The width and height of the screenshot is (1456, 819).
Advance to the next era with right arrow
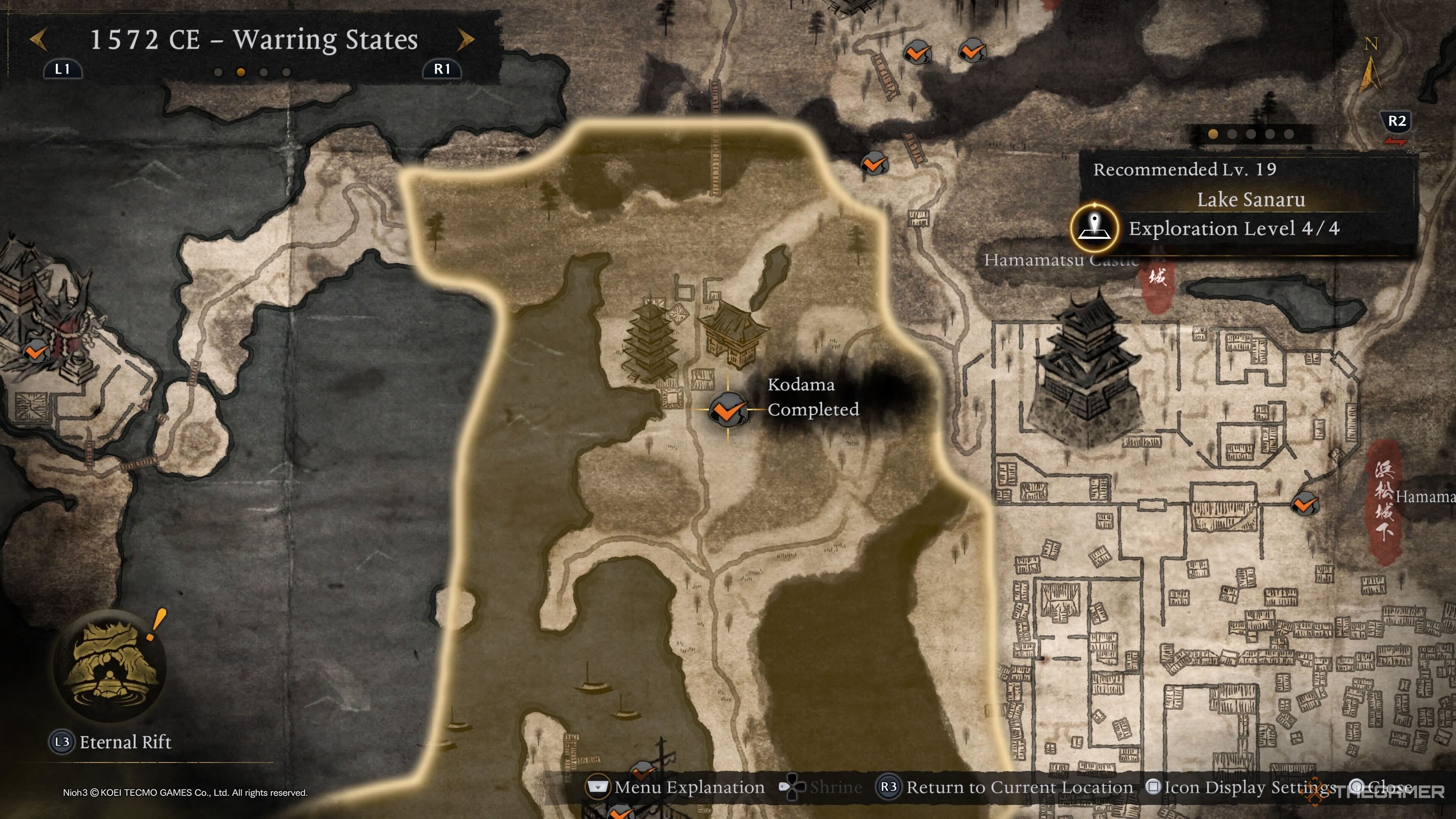[466, 39]
